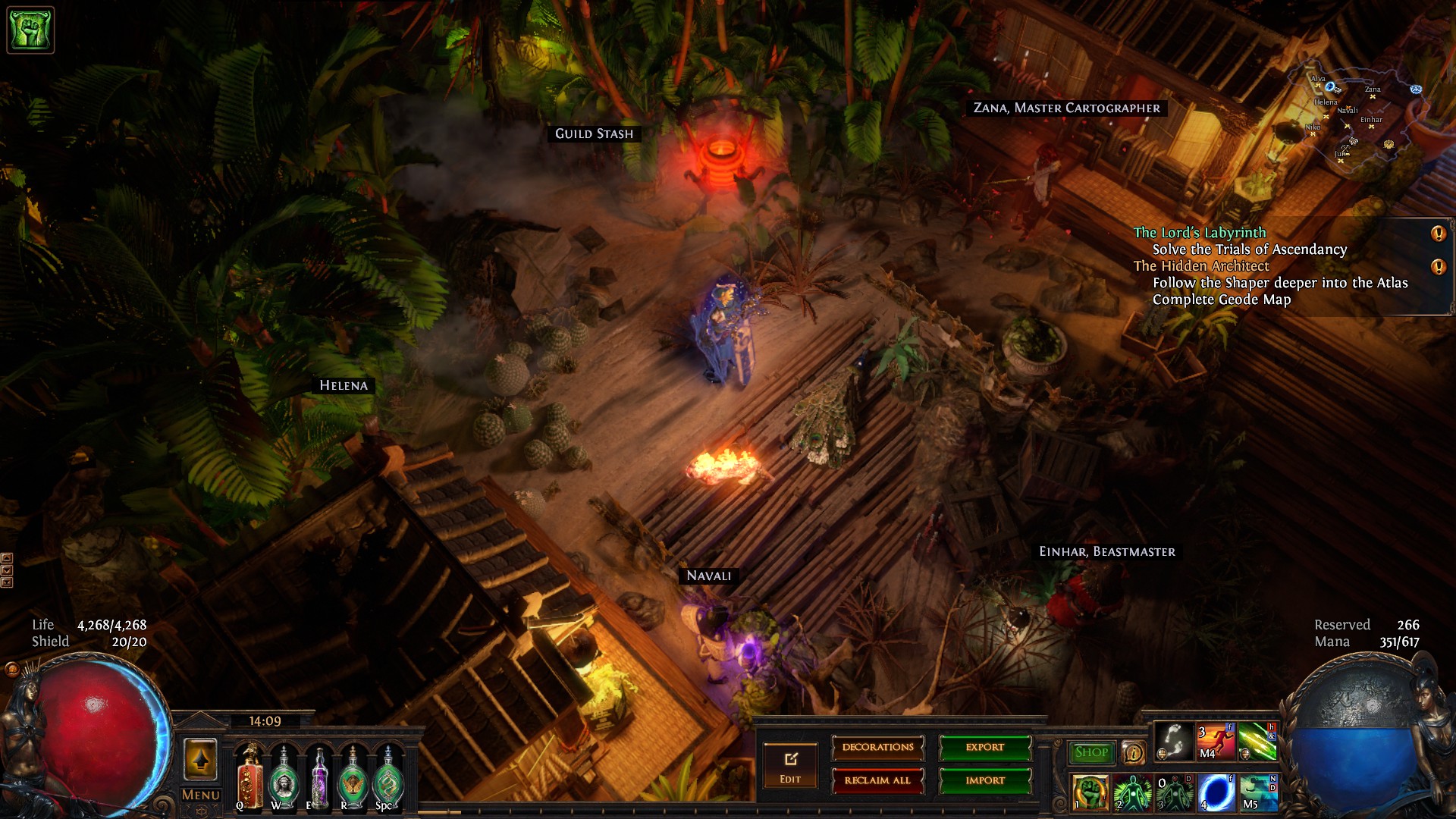Screen dimensions: 1456x819
Task: Select the green arrows skill
Action: point(1257,741)
